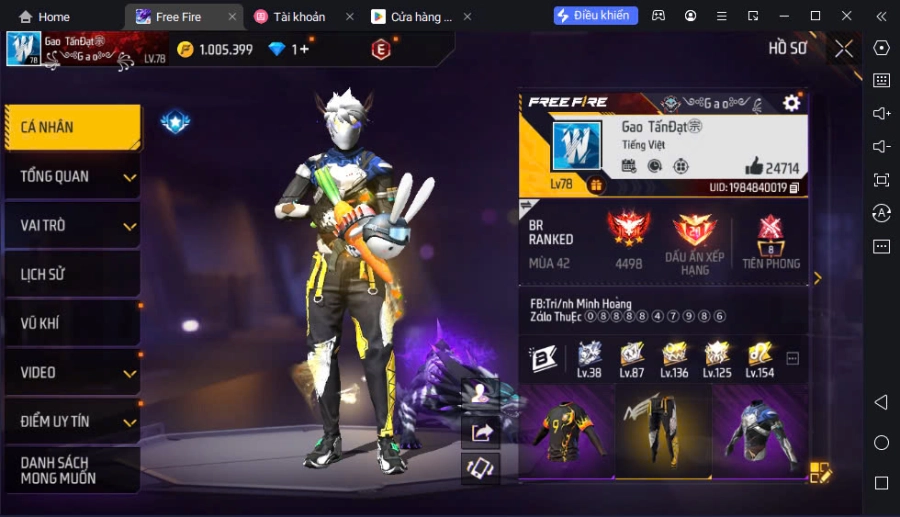Open the Lv.136 weapon skin badge
The image size is (900, 517).
pyautogui.click(x=674, y=359)
